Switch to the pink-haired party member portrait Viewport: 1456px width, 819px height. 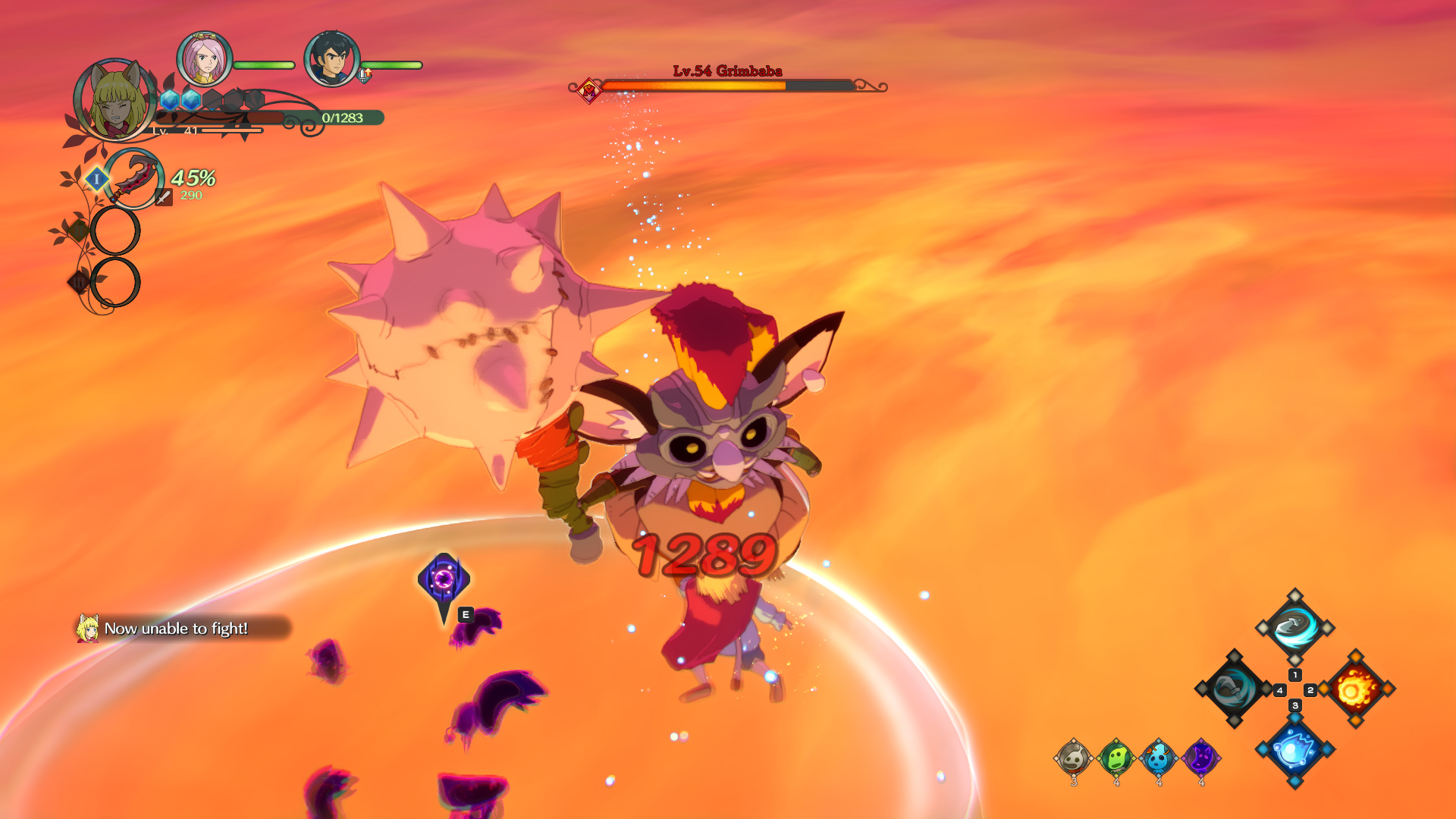click(x=204, y=59)
